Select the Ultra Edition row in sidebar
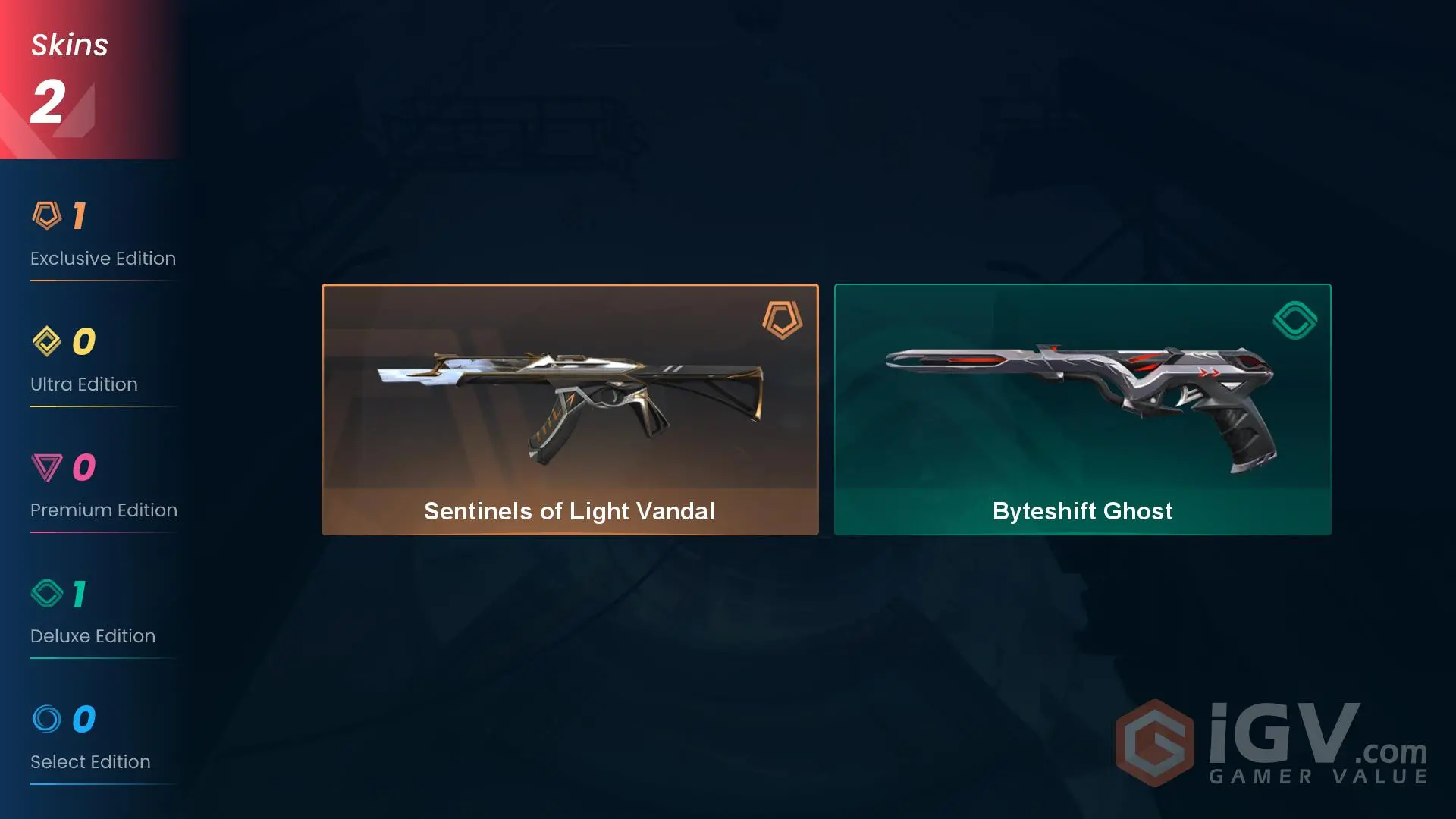The image size is (1456, 819). 83,384
